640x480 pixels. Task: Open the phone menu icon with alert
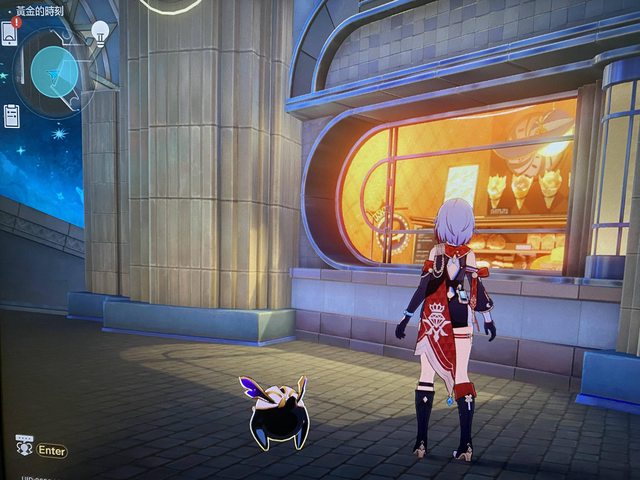10,32
